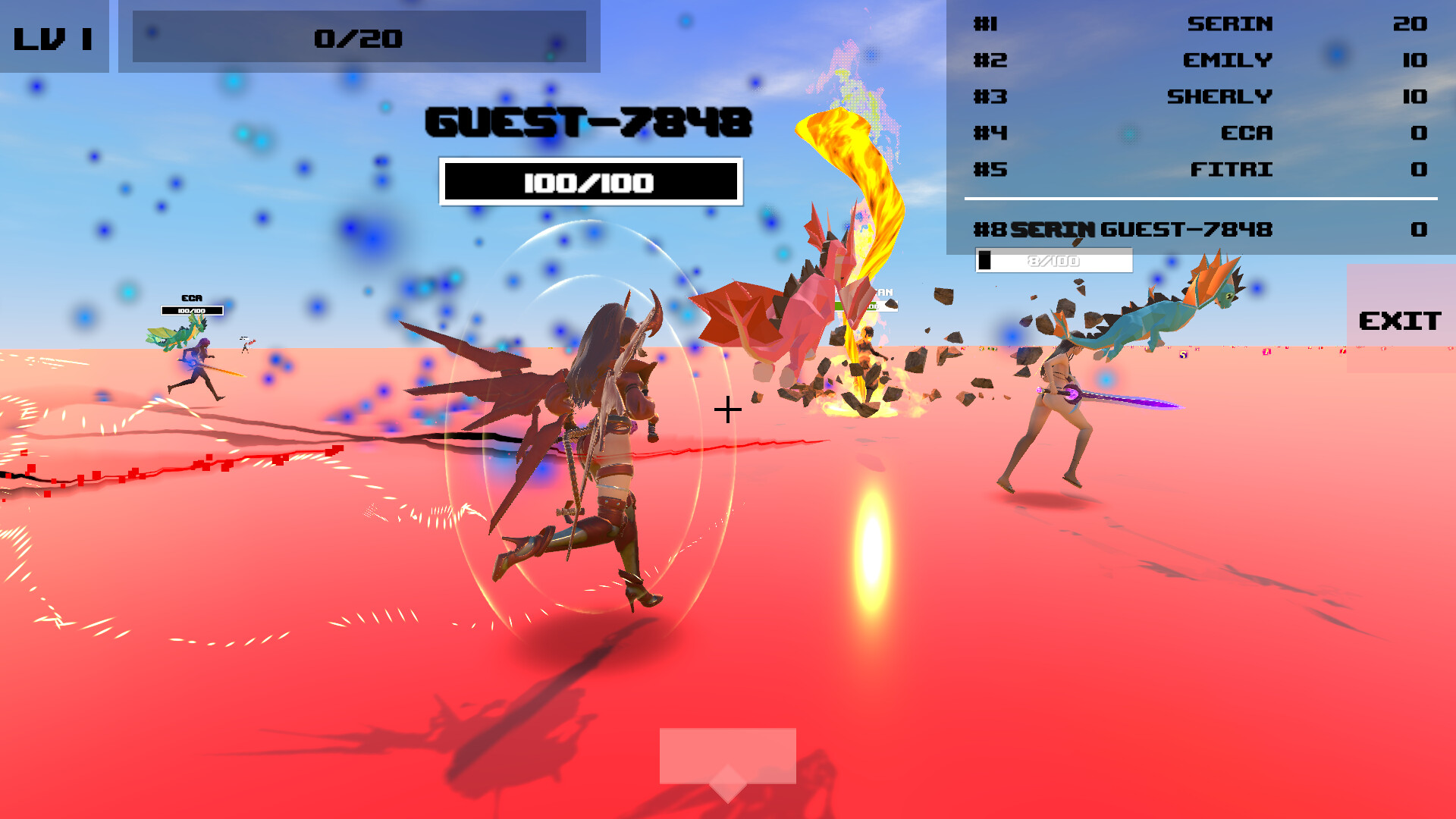This screenshot has height=819, width=1456.
Task: Click the #1 SERIN leaderboard entry
Action: point(1198,24)
